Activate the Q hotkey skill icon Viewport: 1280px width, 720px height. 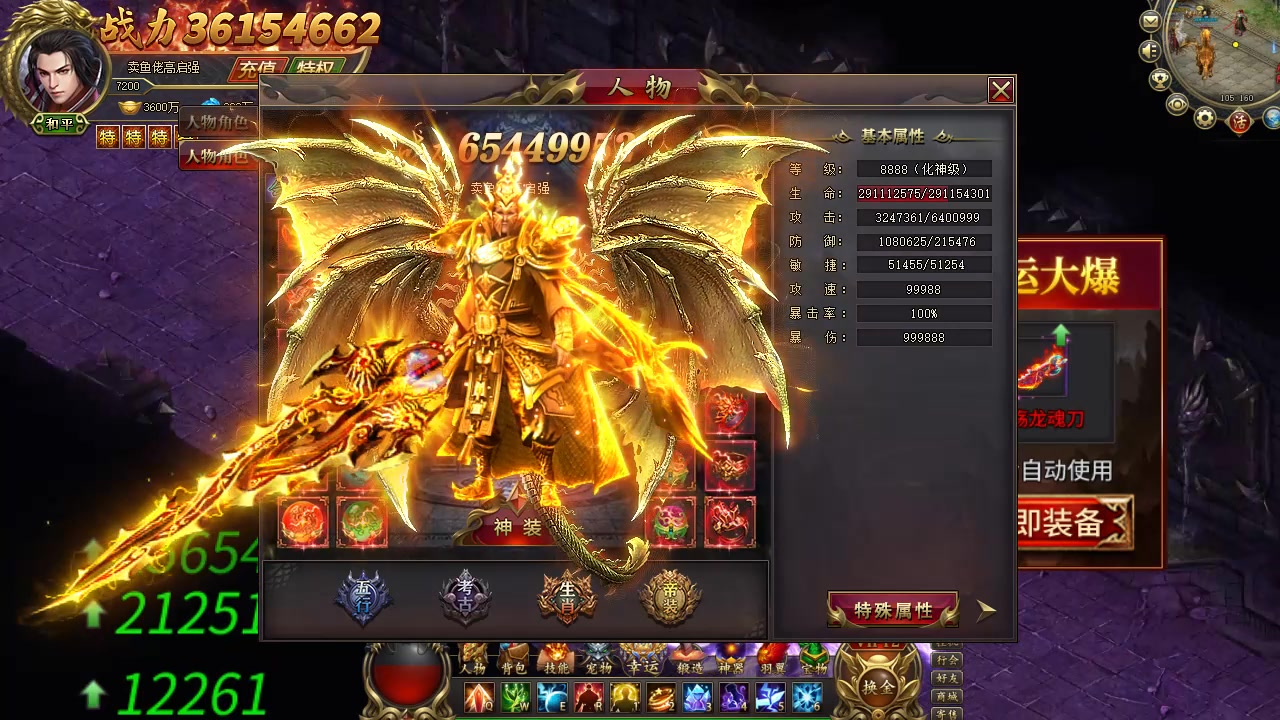click(x=478, y=698)
